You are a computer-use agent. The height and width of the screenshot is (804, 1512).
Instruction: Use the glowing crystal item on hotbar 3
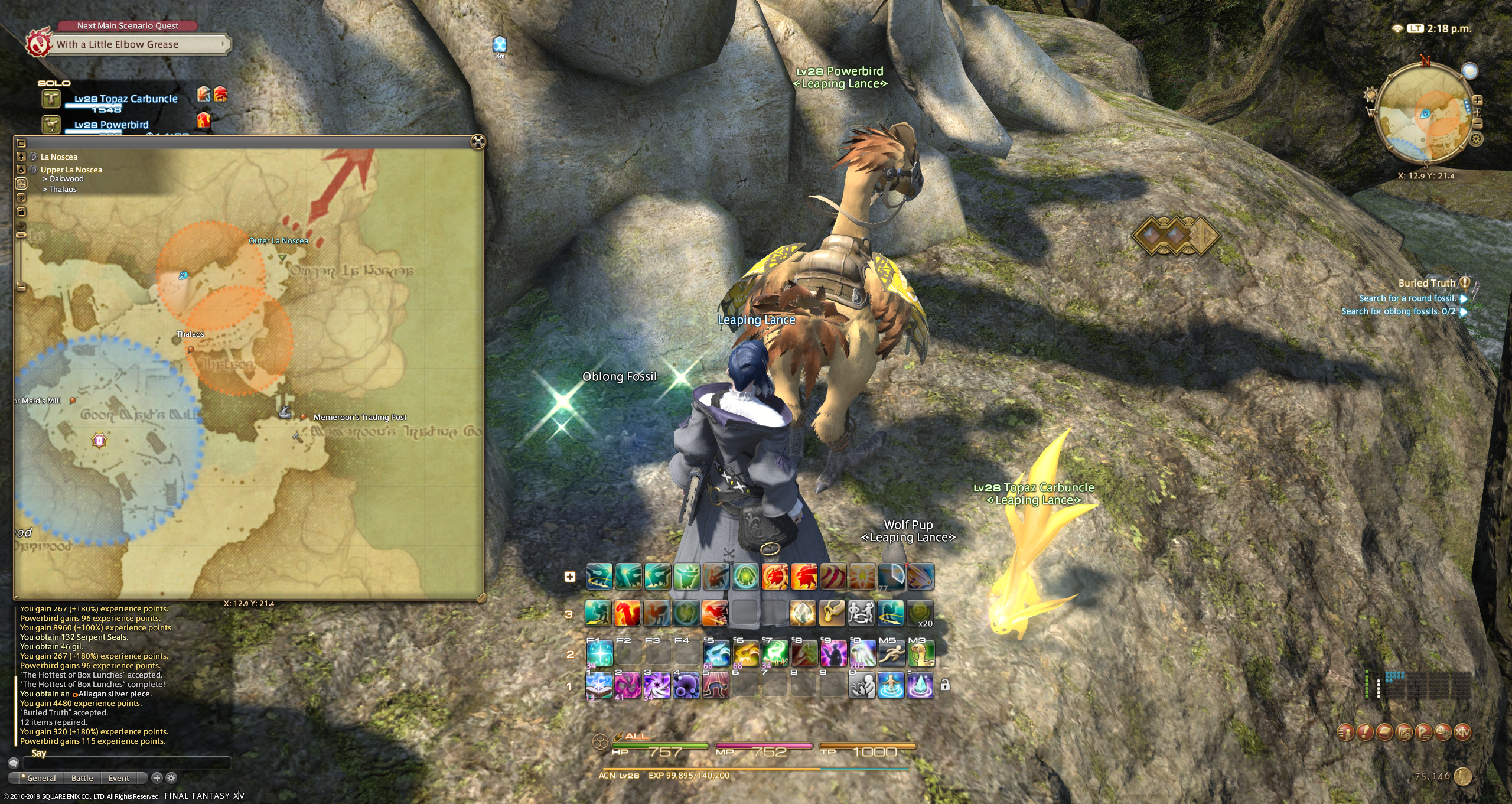point(802,614)
